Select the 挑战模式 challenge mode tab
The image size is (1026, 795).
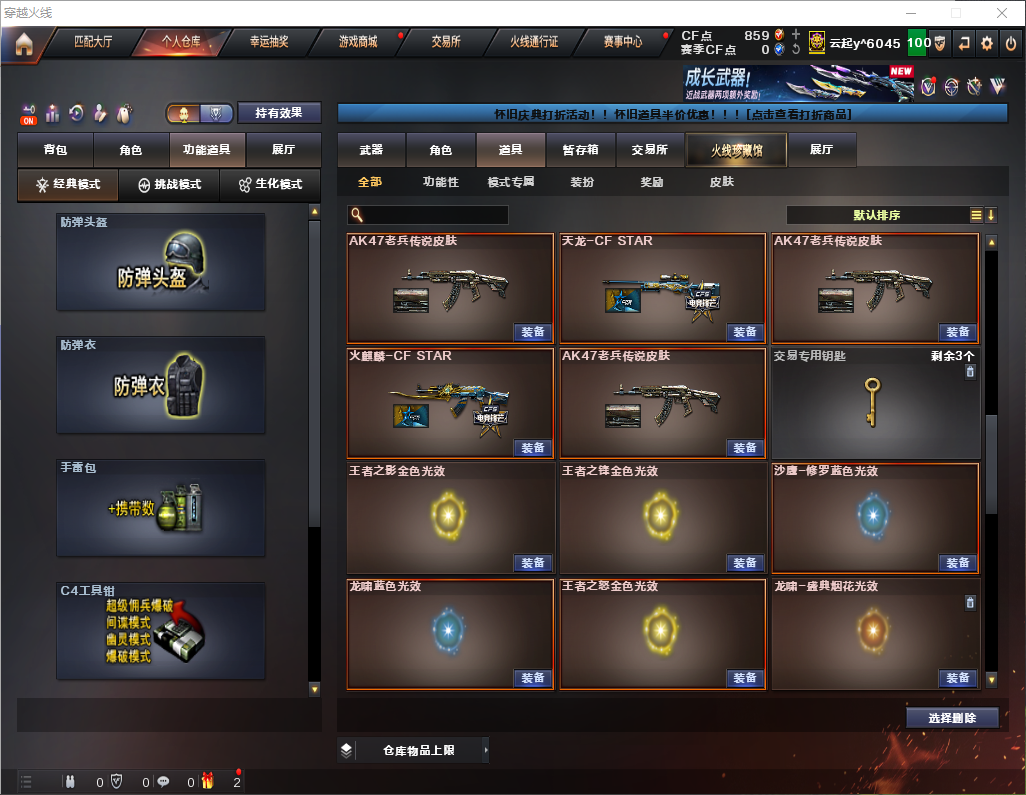click(x=170, y=185)
